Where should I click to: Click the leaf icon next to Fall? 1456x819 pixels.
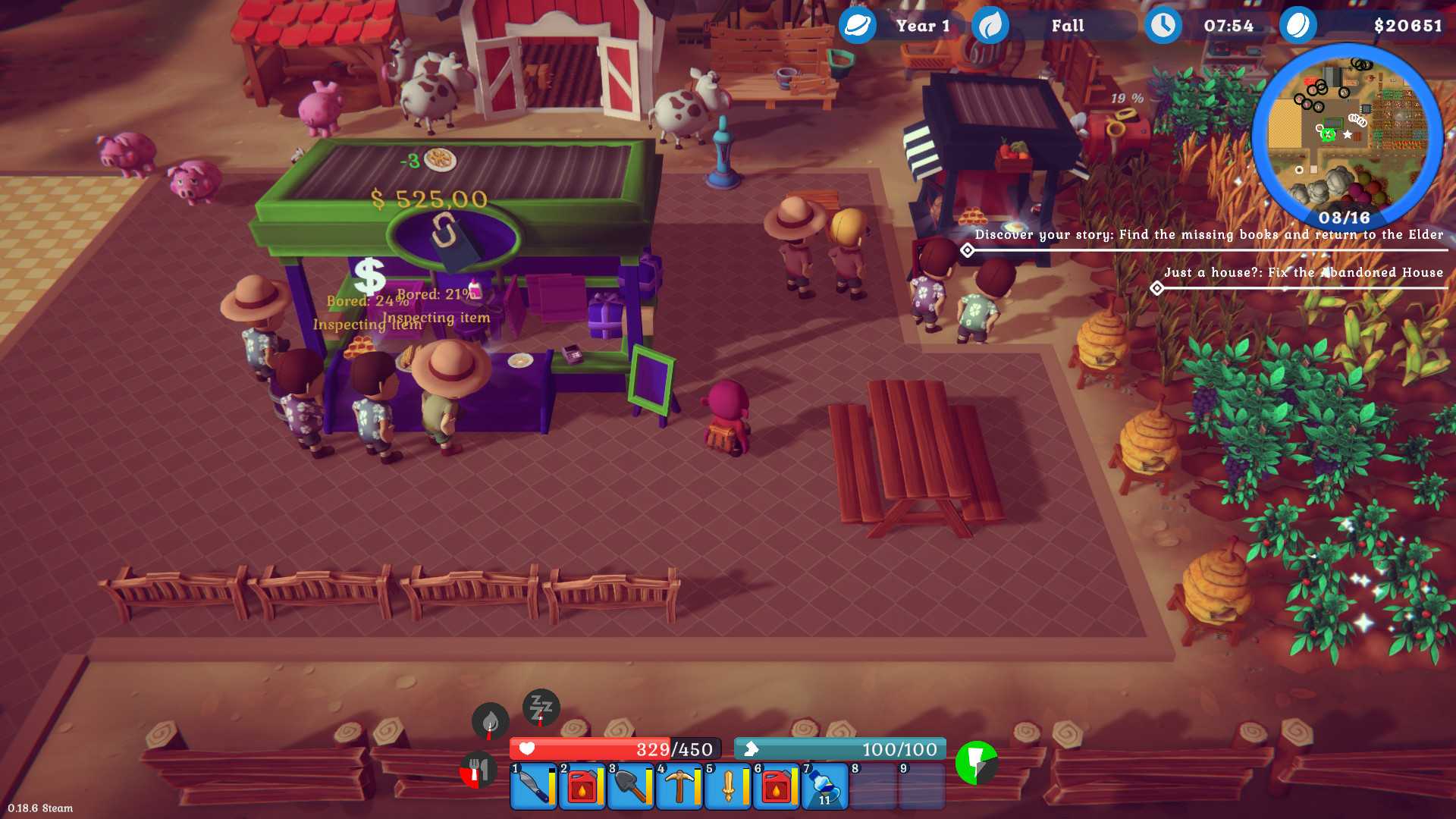tap(990, 25)
